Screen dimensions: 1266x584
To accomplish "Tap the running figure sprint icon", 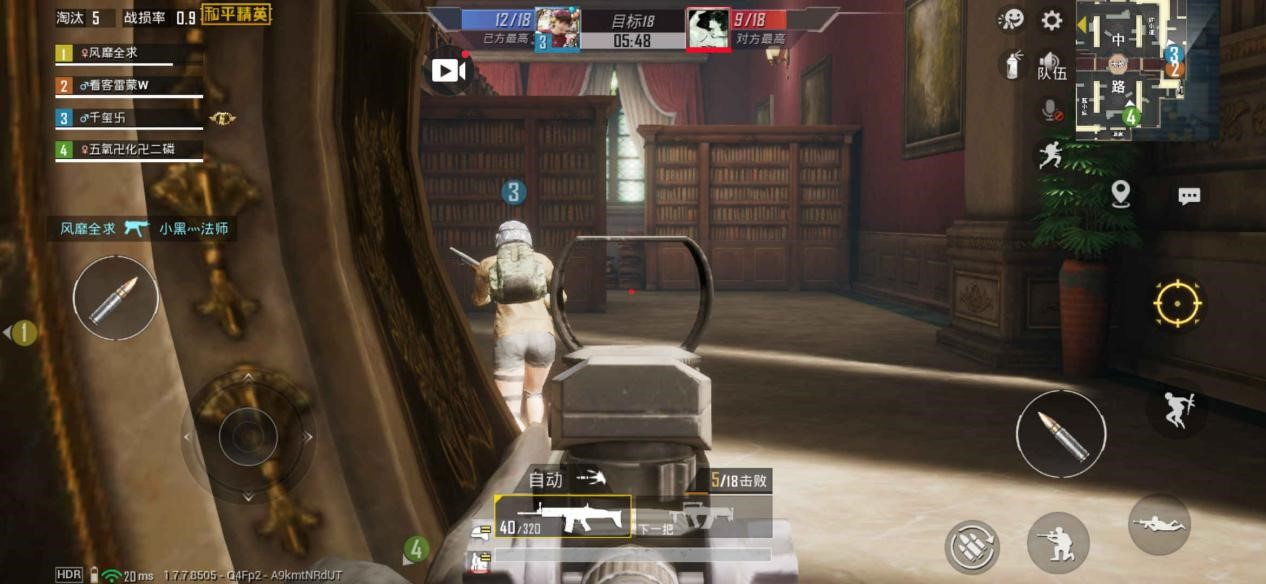I will coord(1050,155).
